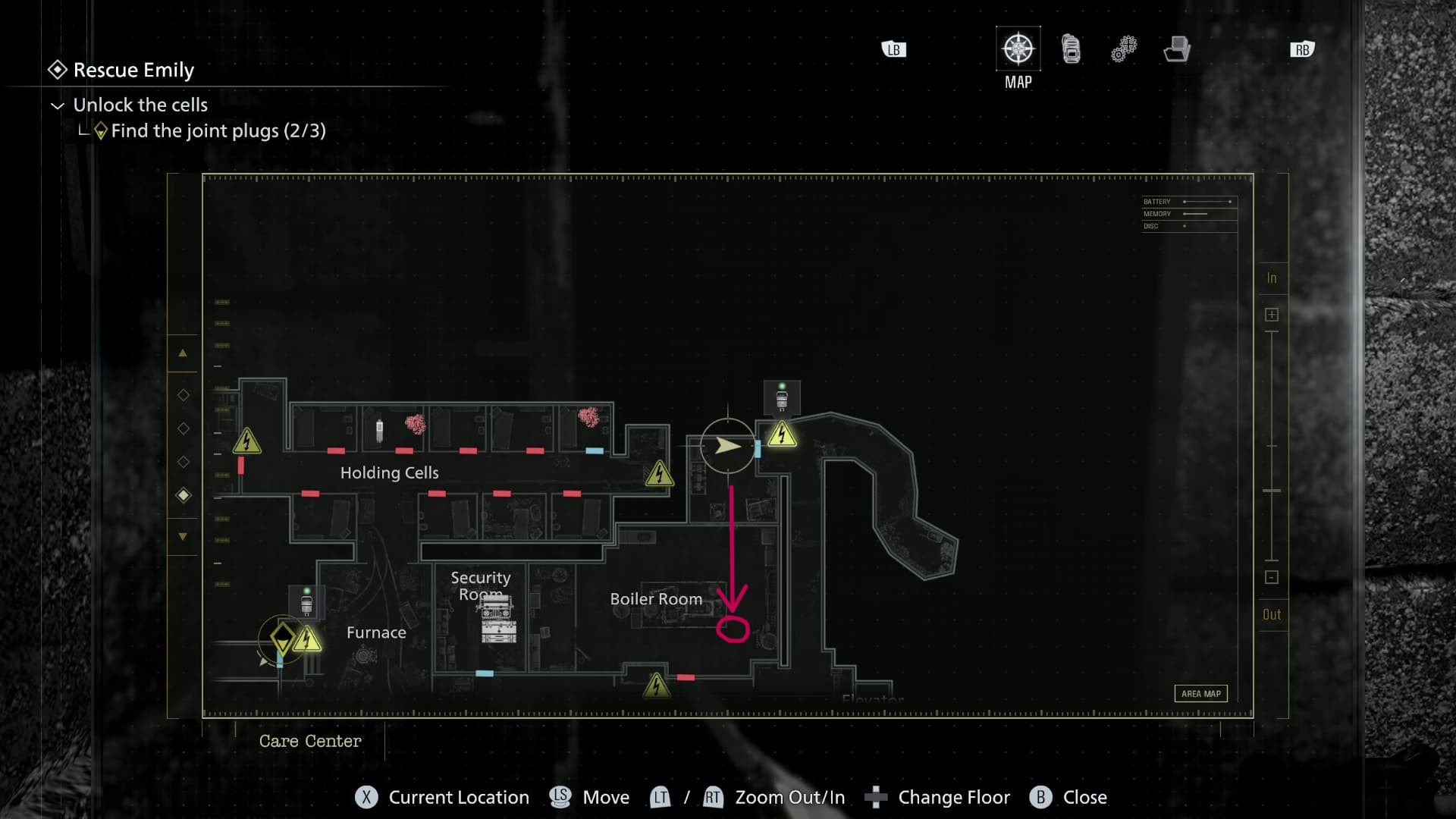Switch to the backpack inventory tab
Image resolution: width=1456 pixels, height=819 pixels.
[x=1071, y=49]
